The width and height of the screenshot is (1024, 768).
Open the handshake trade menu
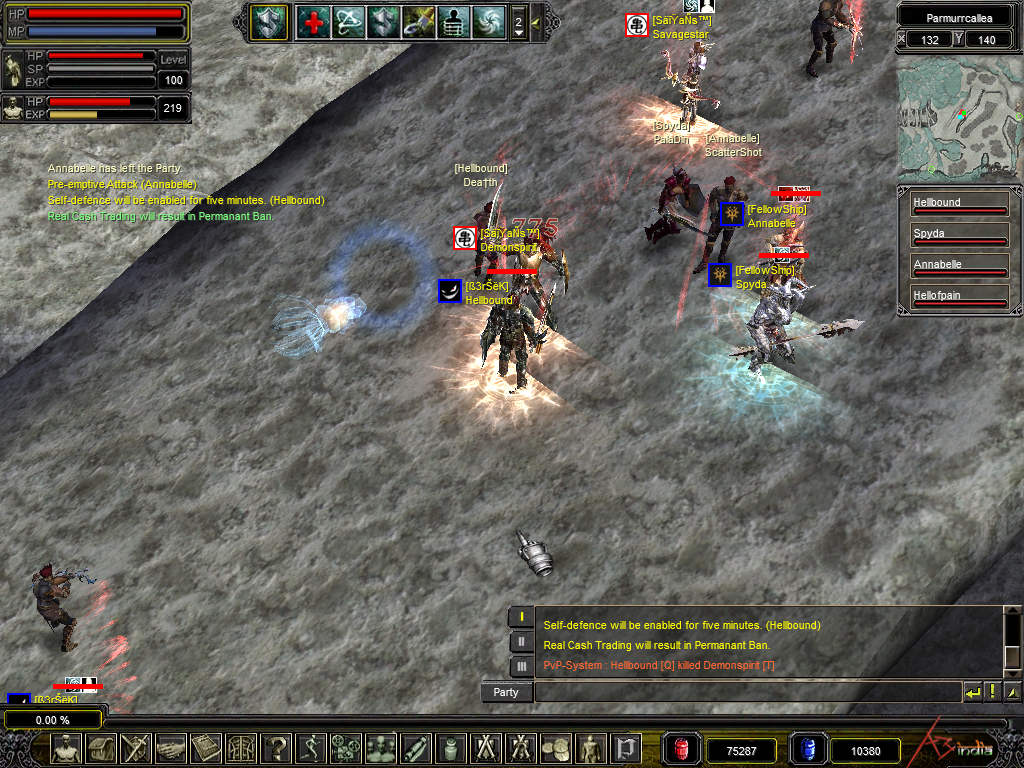coord(170,748)
